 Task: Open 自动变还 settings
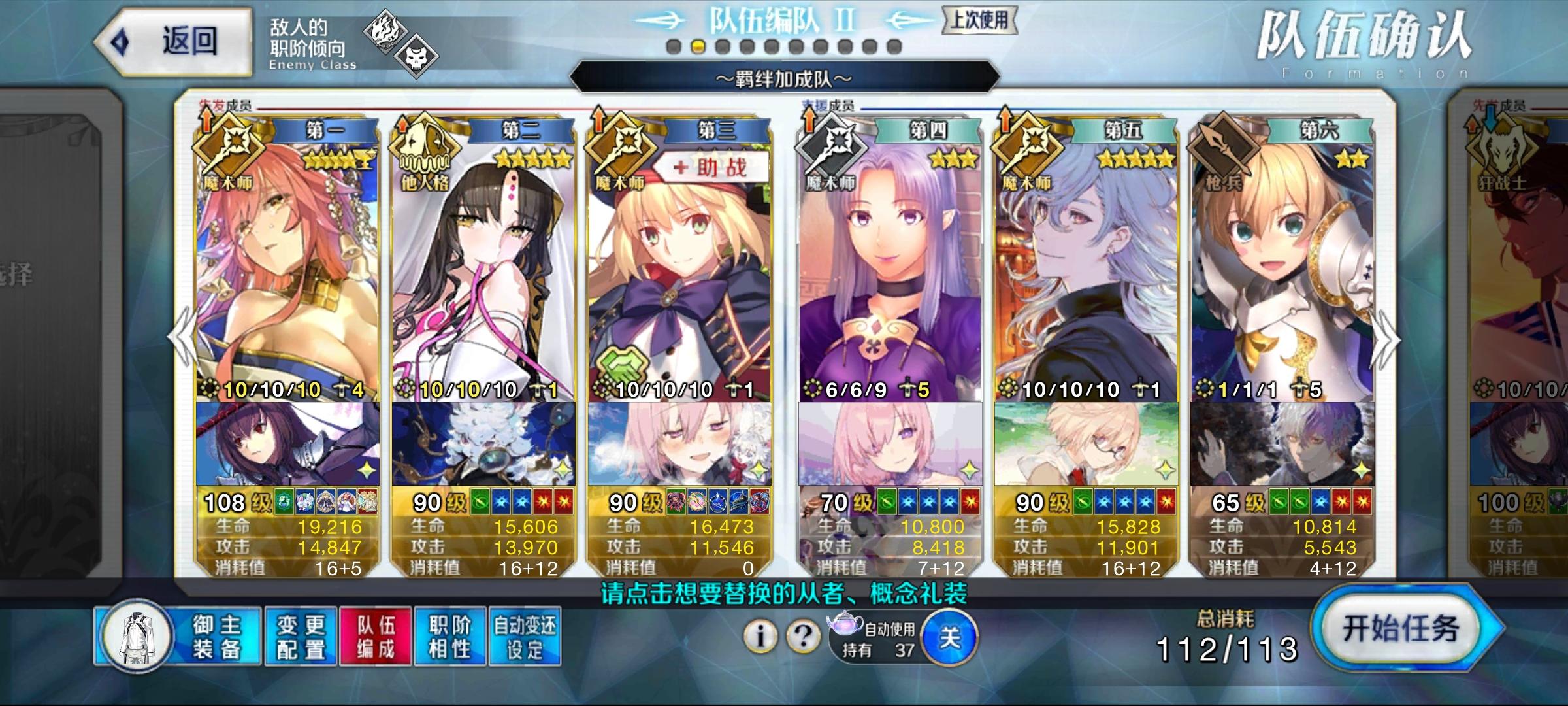pyautogui.click(x=525, y=636)
